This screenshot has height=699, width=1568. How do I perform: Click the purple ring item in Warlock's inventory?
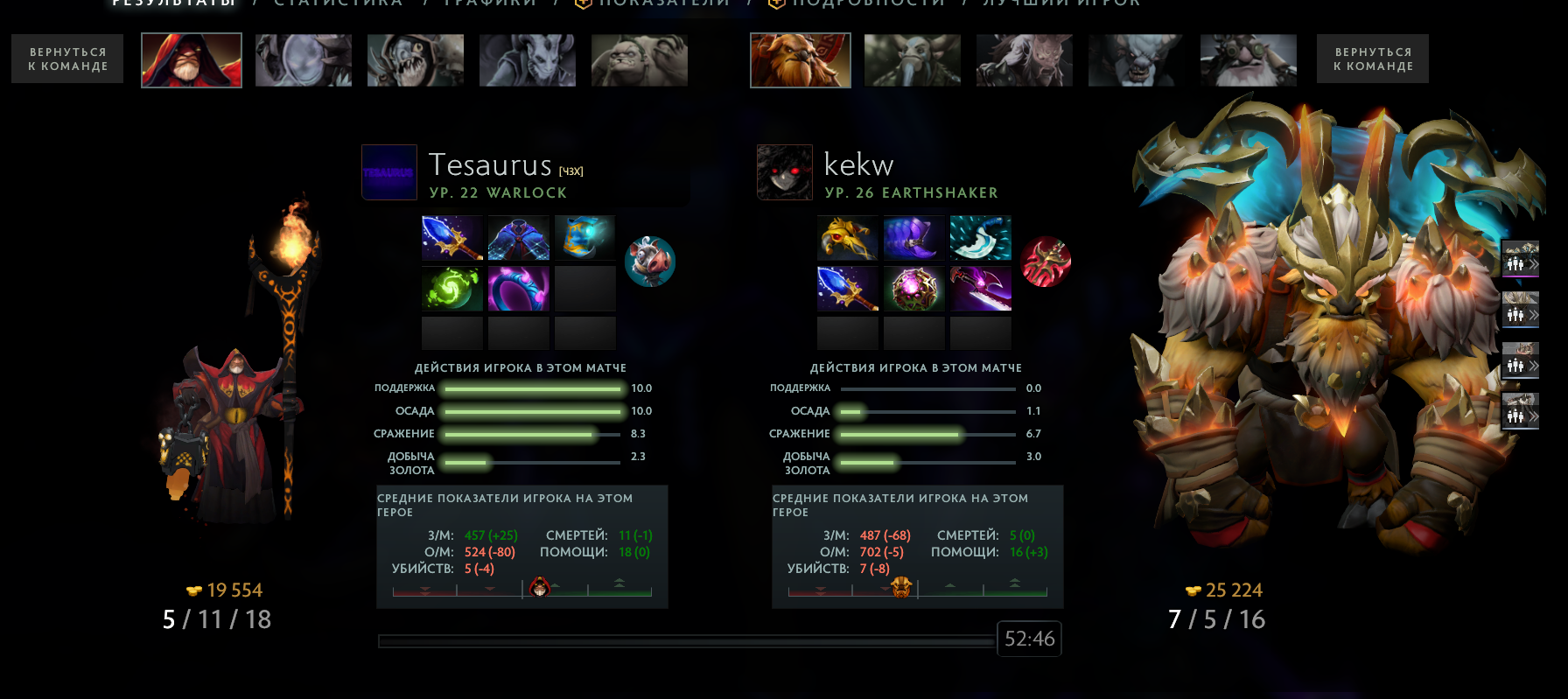tap(519, 287)
